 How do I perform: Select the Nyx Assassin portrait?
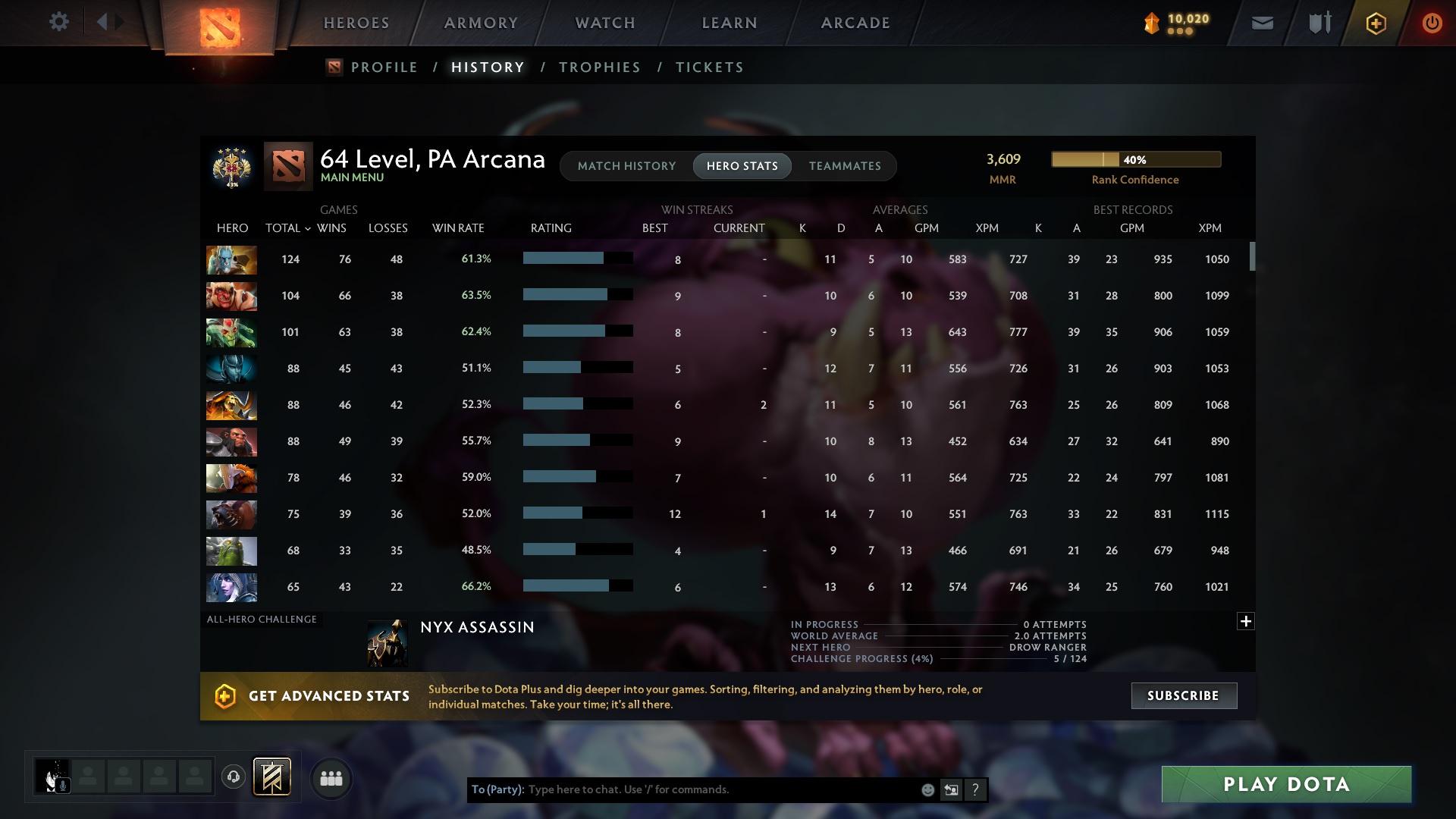pyautogui.click(x=387, y=642)
